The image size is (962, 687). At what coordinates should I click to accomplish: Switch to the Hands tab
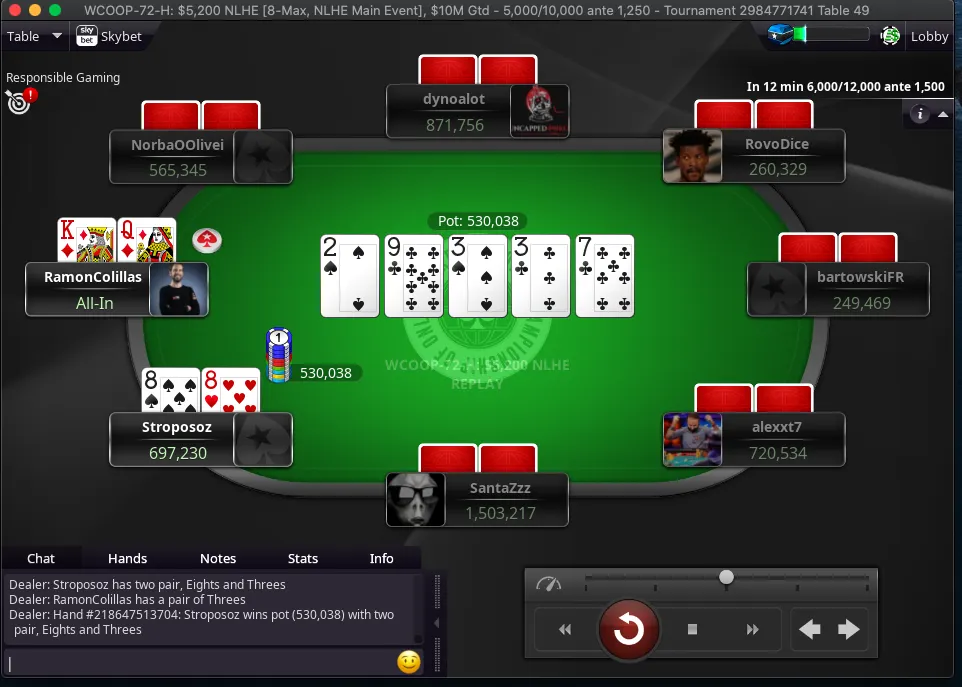[127, 558]
